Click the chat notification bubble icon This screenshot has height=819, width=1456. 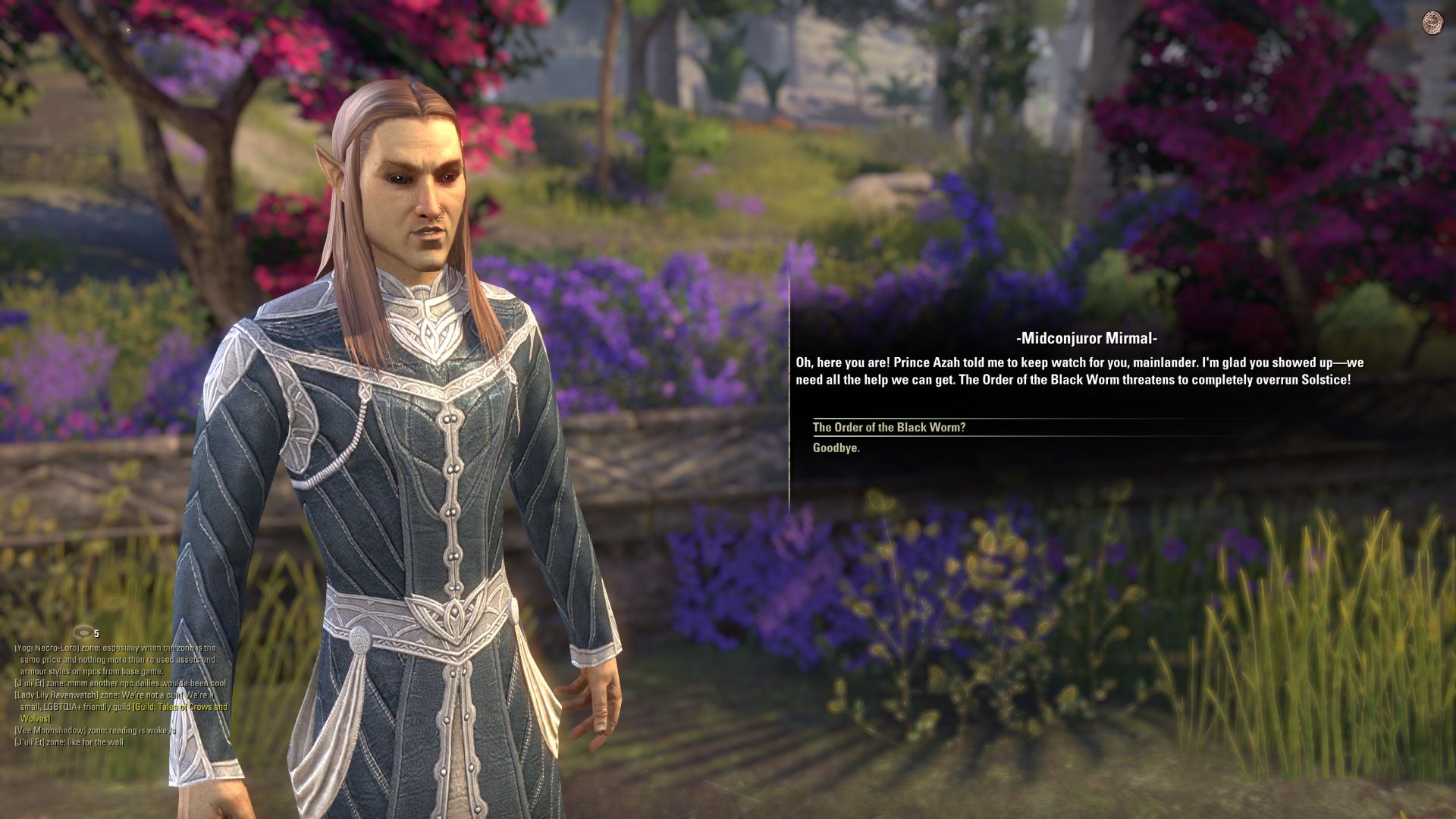coord(83,632)
